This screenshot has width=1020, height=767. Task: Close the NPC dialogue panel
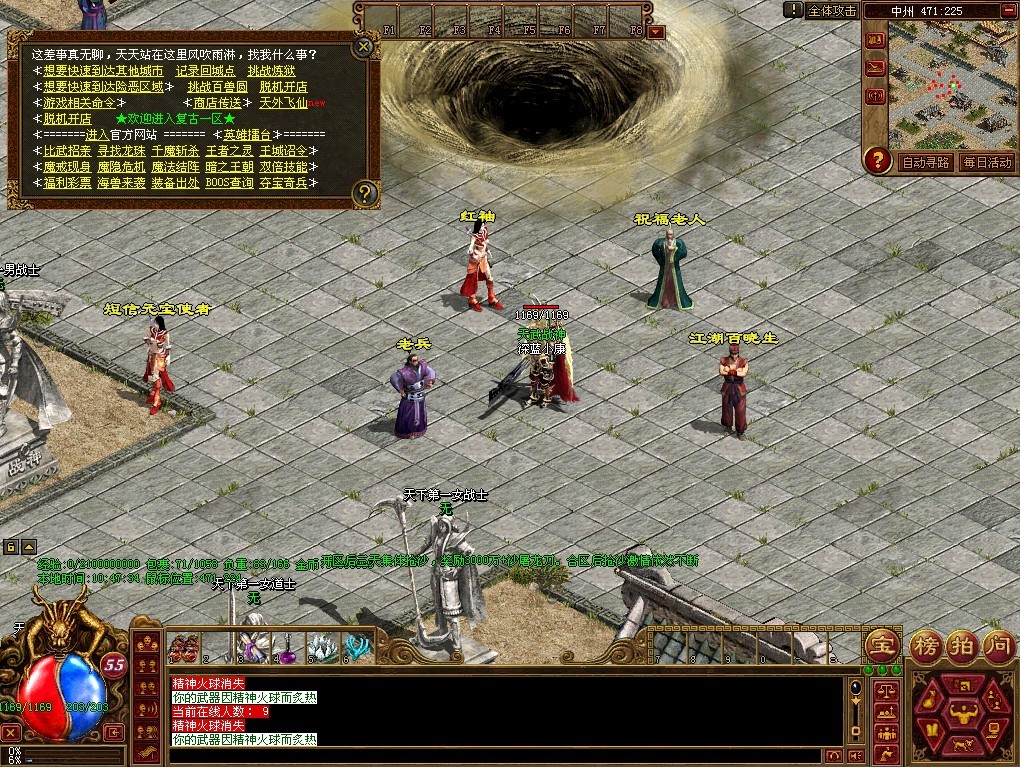coord(364,45)
